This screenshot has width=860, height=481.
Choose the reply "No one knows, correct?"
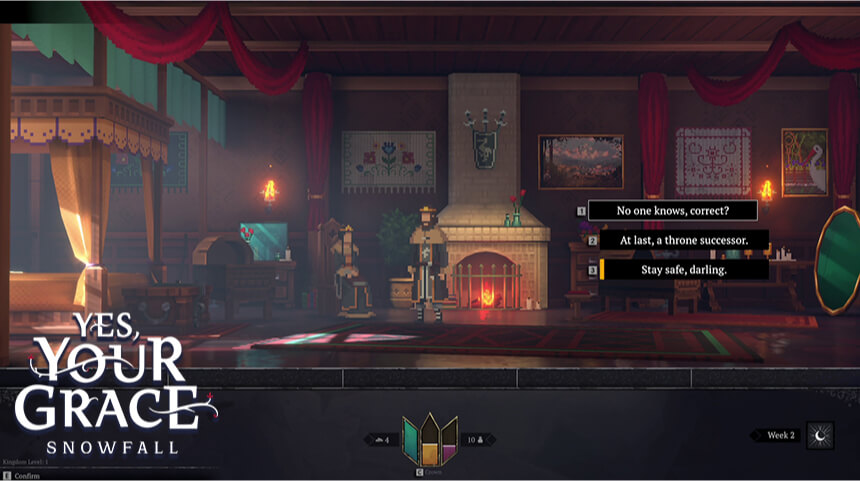coord(672,211)
